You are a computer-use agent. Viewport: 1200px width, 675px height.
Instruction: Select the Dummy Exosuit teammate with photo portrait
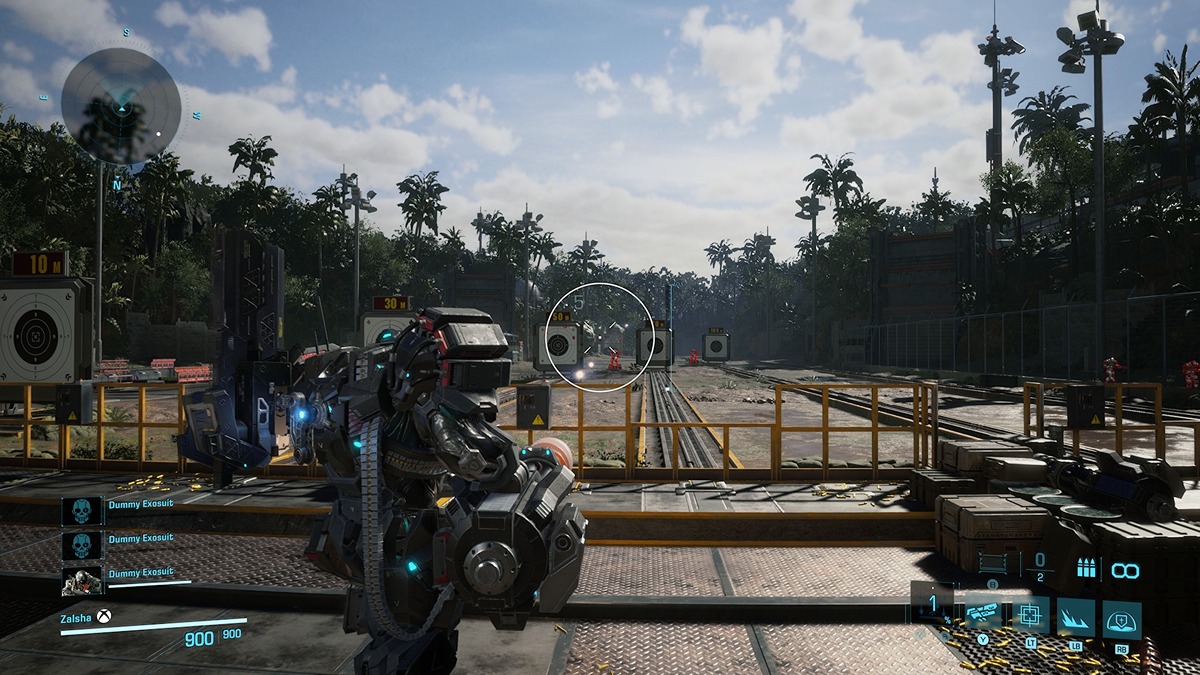[82, 579]
